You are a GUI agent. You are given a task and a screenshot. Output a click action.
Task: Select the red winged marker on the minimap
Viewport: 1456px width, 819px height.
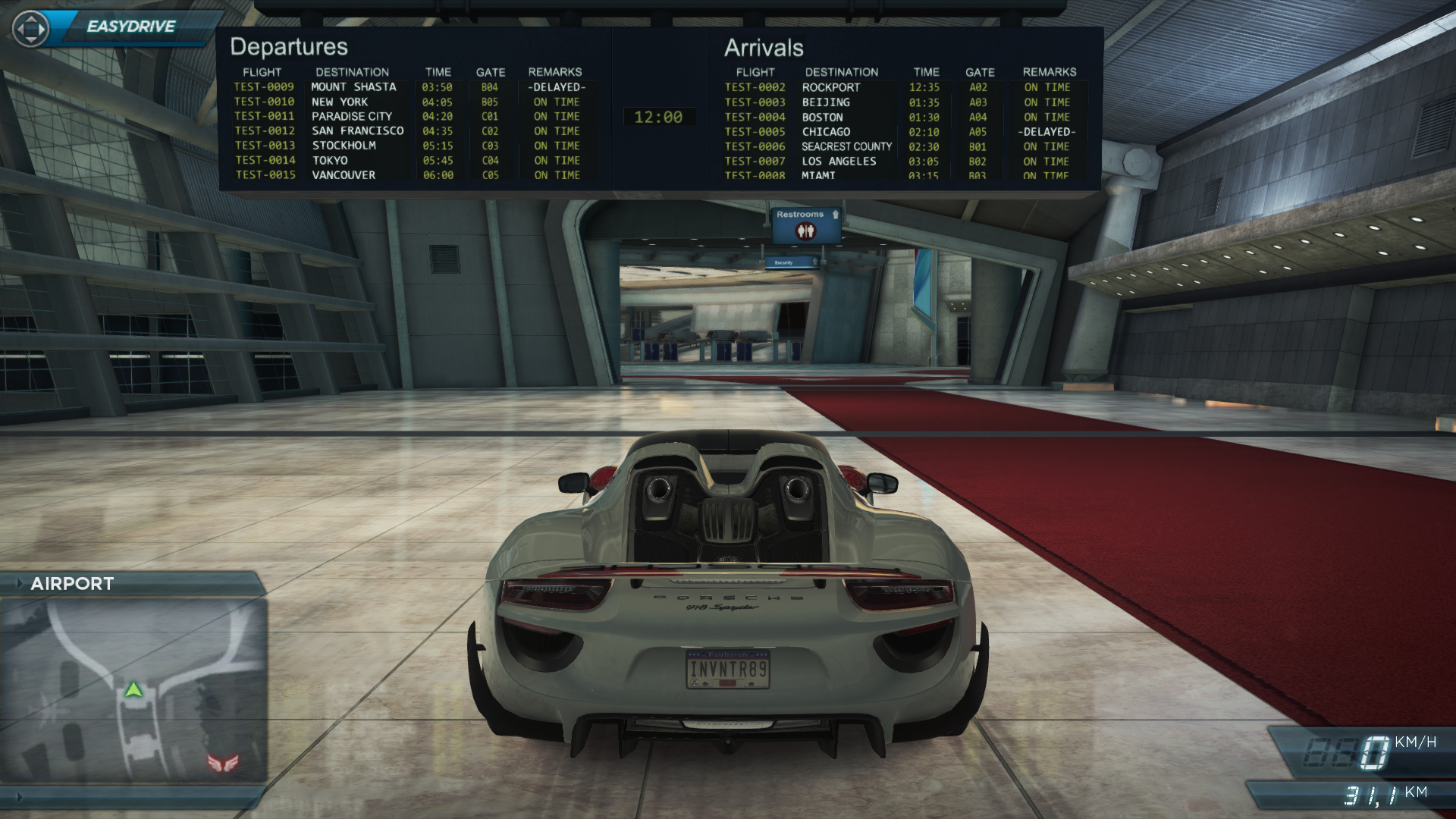[x=223, y=761]
